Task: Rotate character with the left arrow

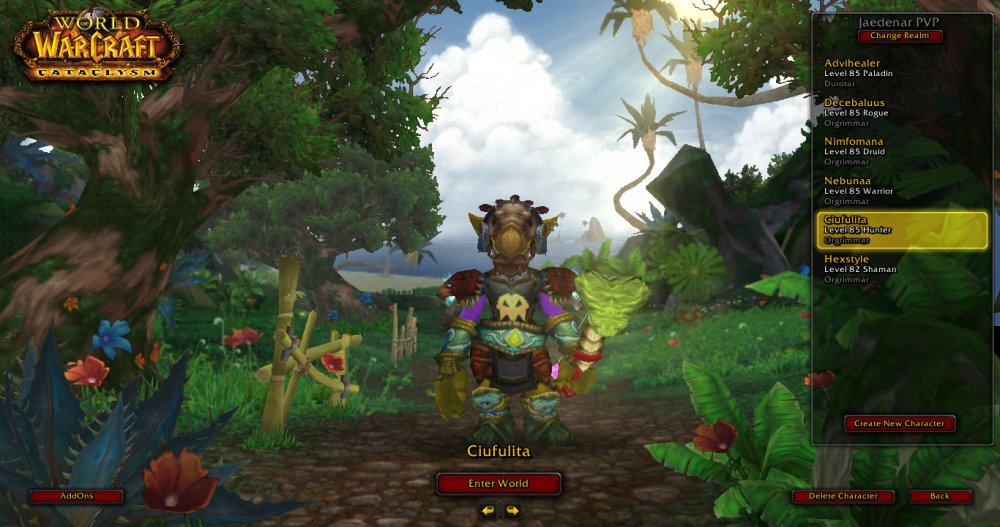Action: coord(488,511)
